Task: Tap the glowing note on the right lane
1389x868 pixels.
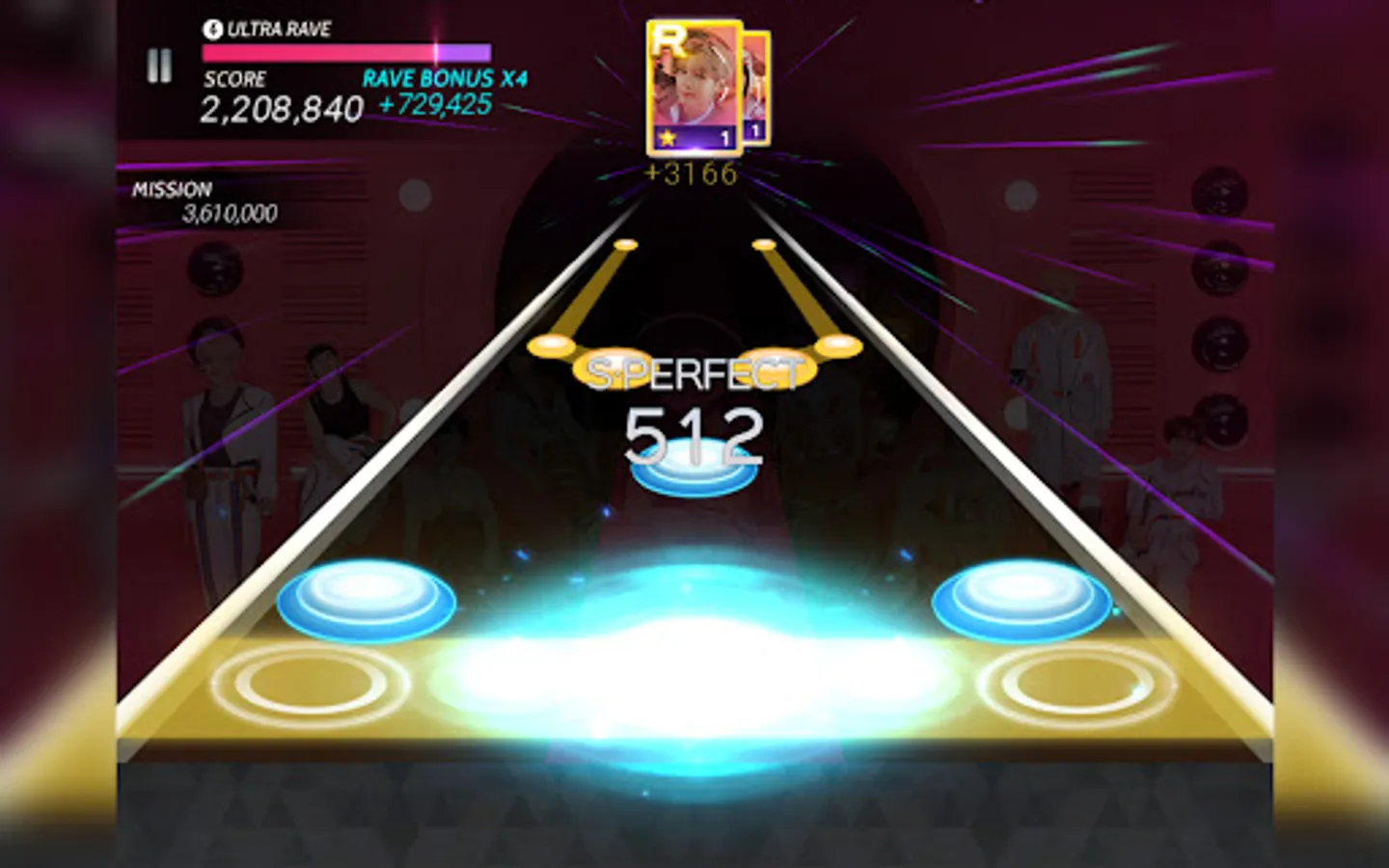Action: click(x=1022, y=601)
